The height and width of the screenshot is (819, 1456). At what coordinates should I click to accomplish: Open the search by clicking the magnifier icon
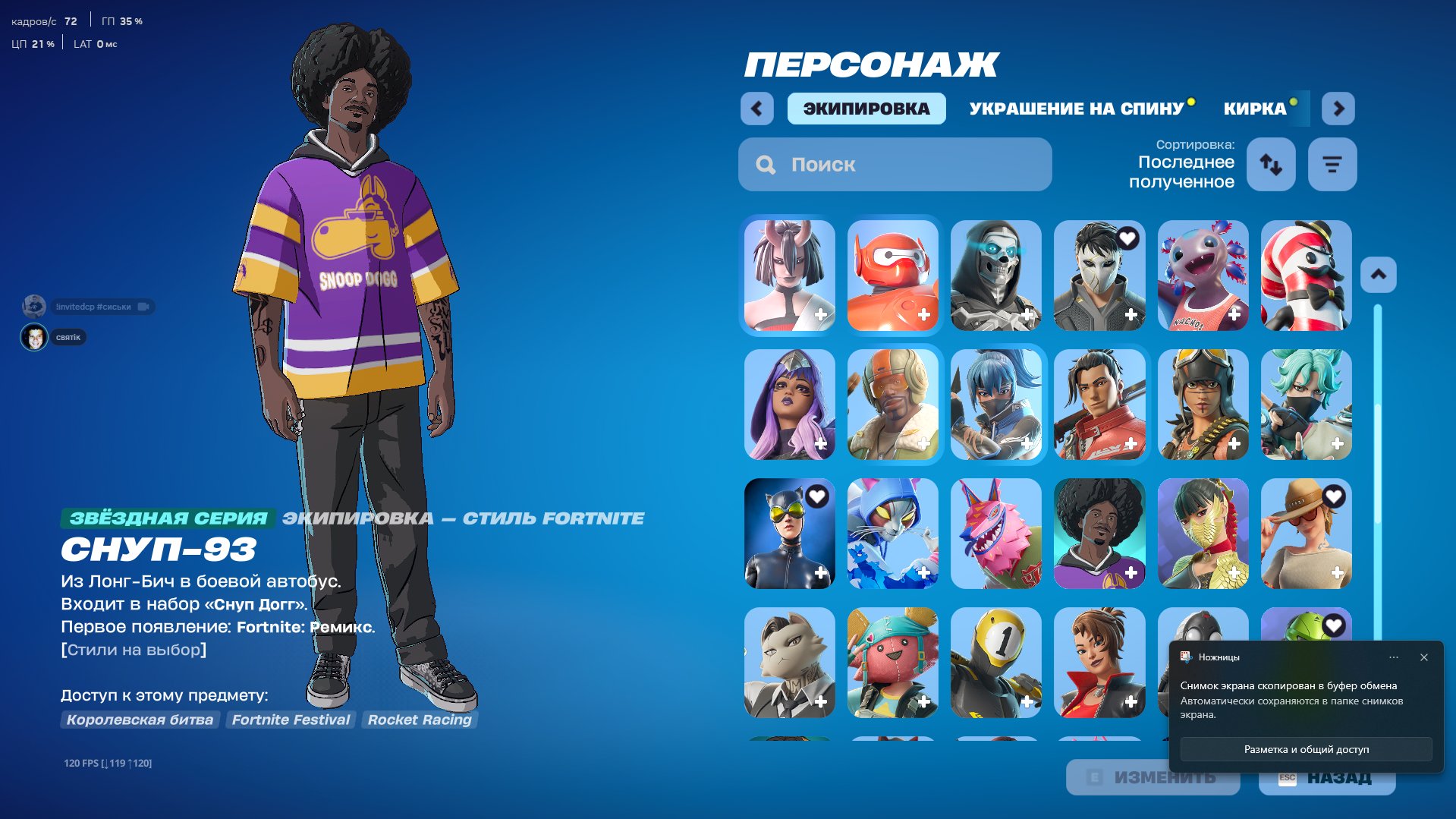(x=764, y=164)
